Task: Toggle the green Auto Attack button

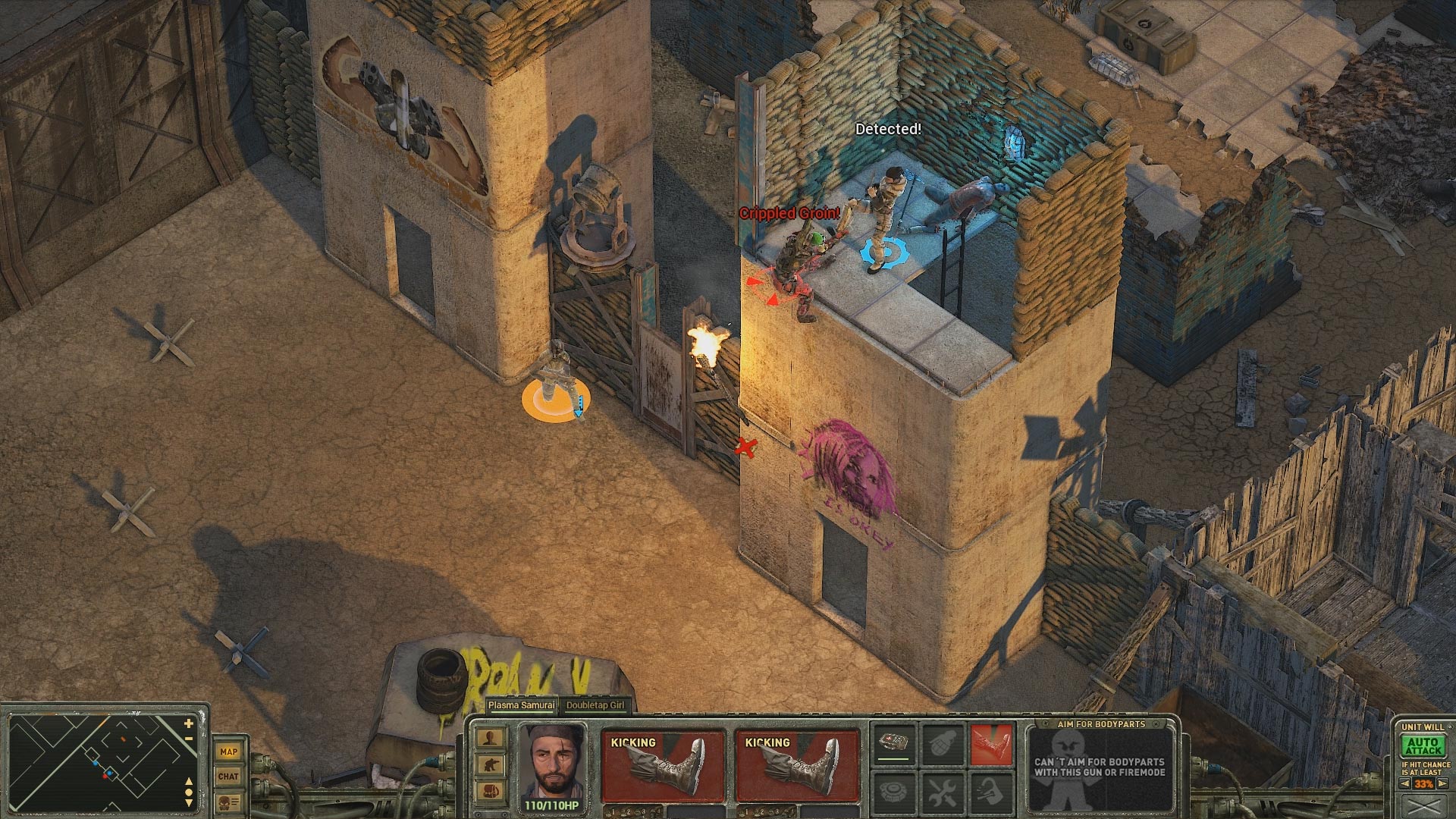Action: pos(1423,746)
